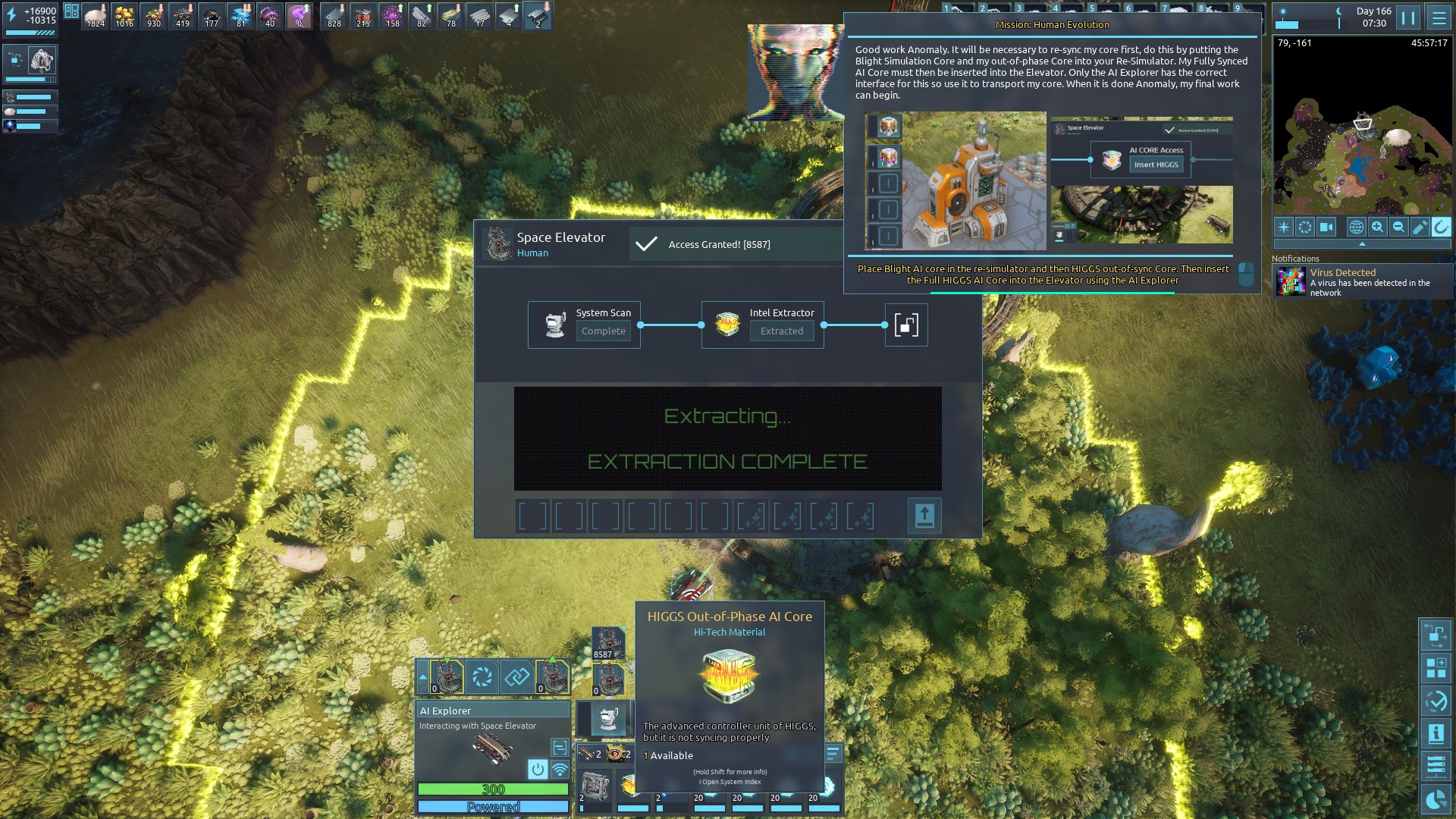
Task: Click the chain link icon above AI Explorer
Action: point(517,676)
